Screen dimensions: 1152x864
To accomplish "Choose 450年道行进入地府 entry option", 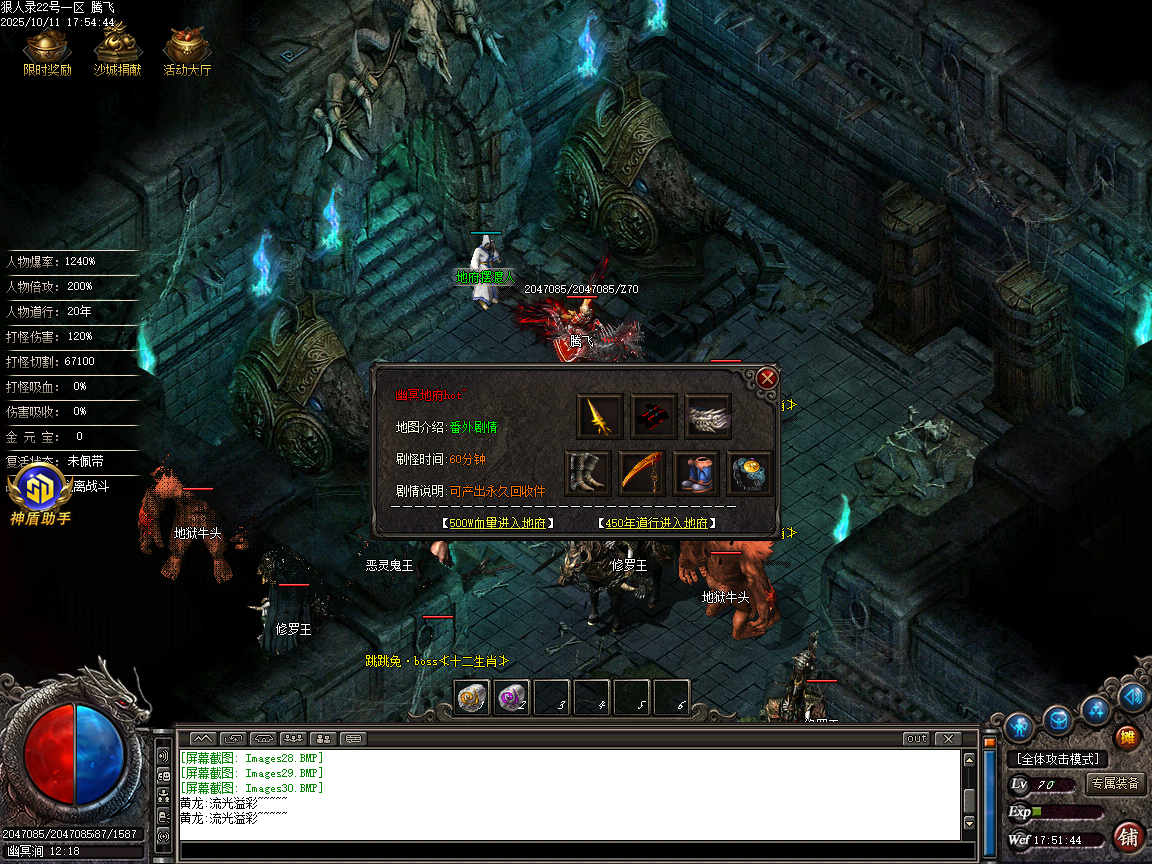I will 657,523.
